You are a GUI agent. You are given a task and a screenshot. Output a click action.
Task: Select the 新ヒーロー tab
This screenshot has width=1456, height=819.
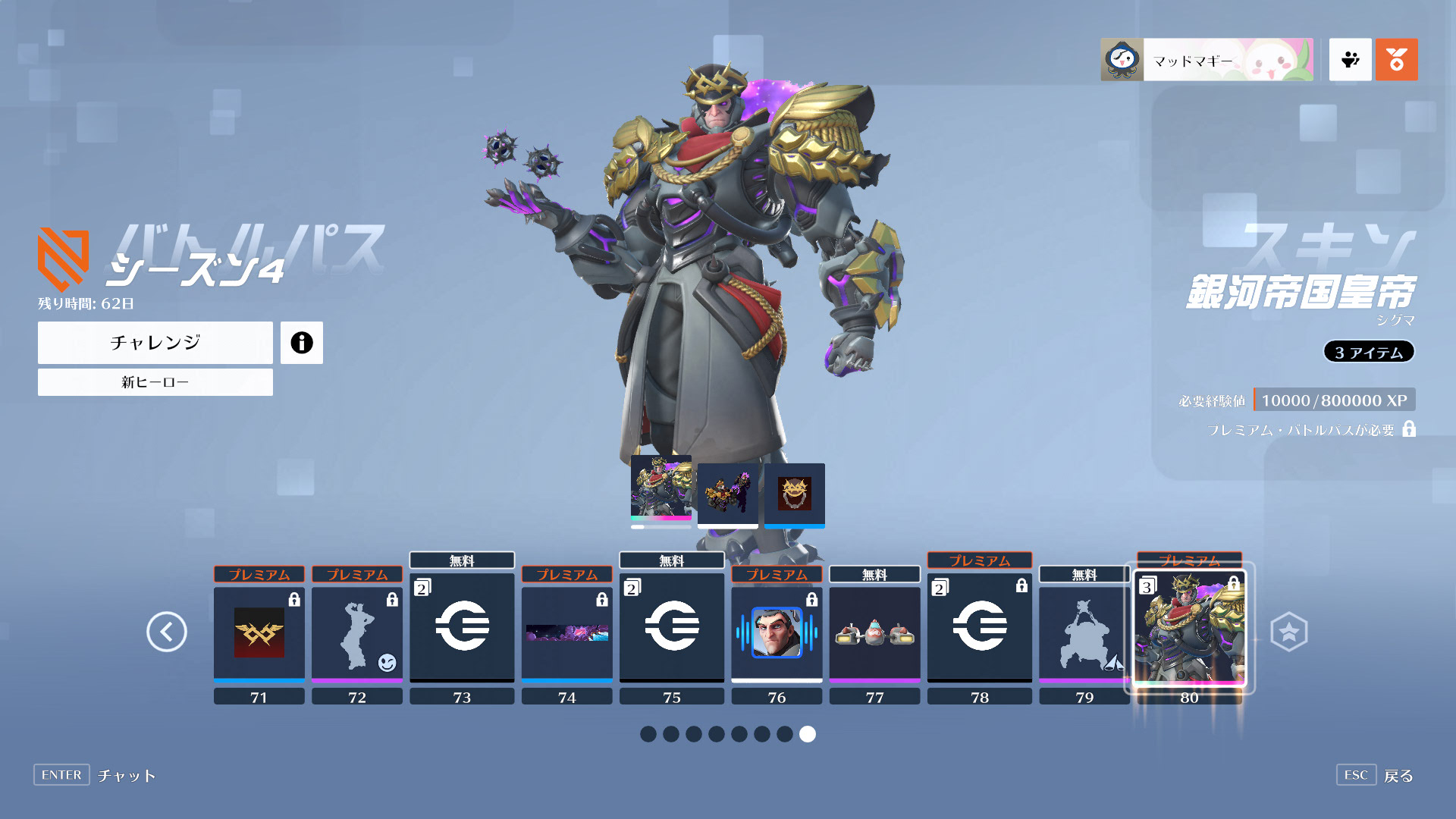click(x=155, y=382)
